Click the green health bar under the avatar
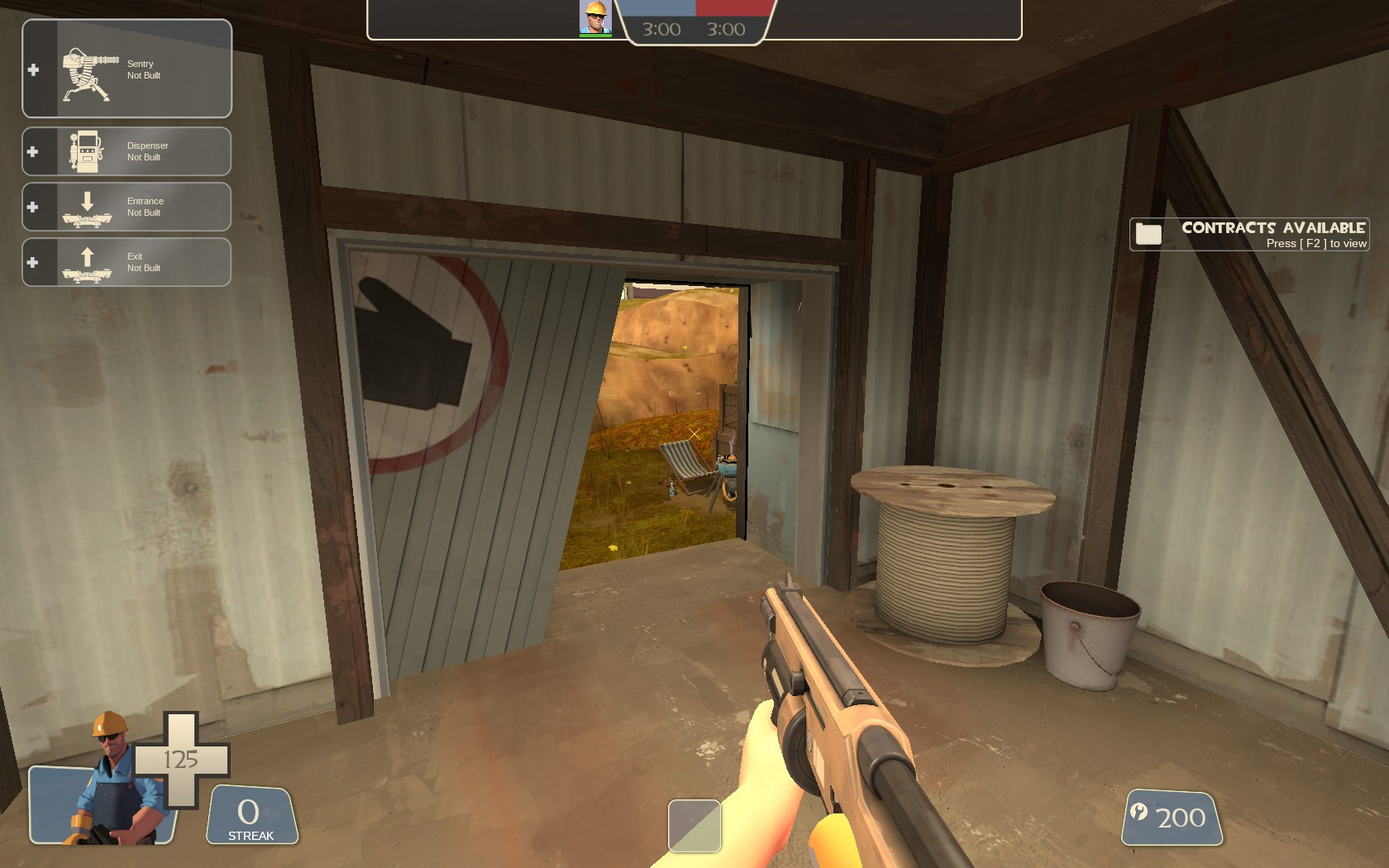The image size is (1389, 868). (594, 34)
